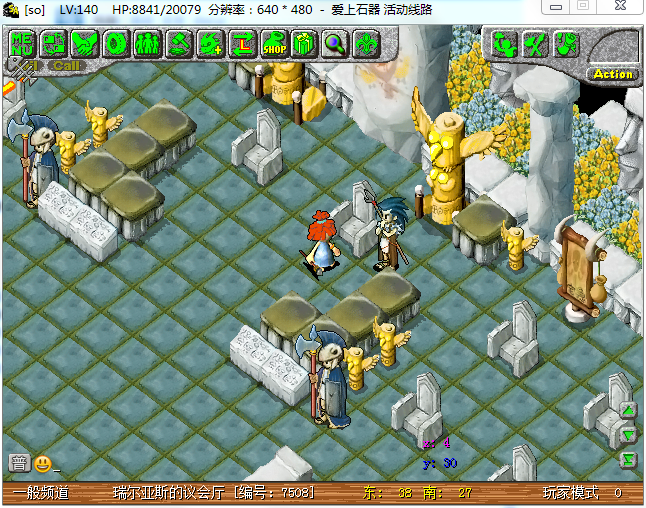The image size is (646, 508).
Task: Switch the 一般频道 chat channel label
Action: (40, 493)
